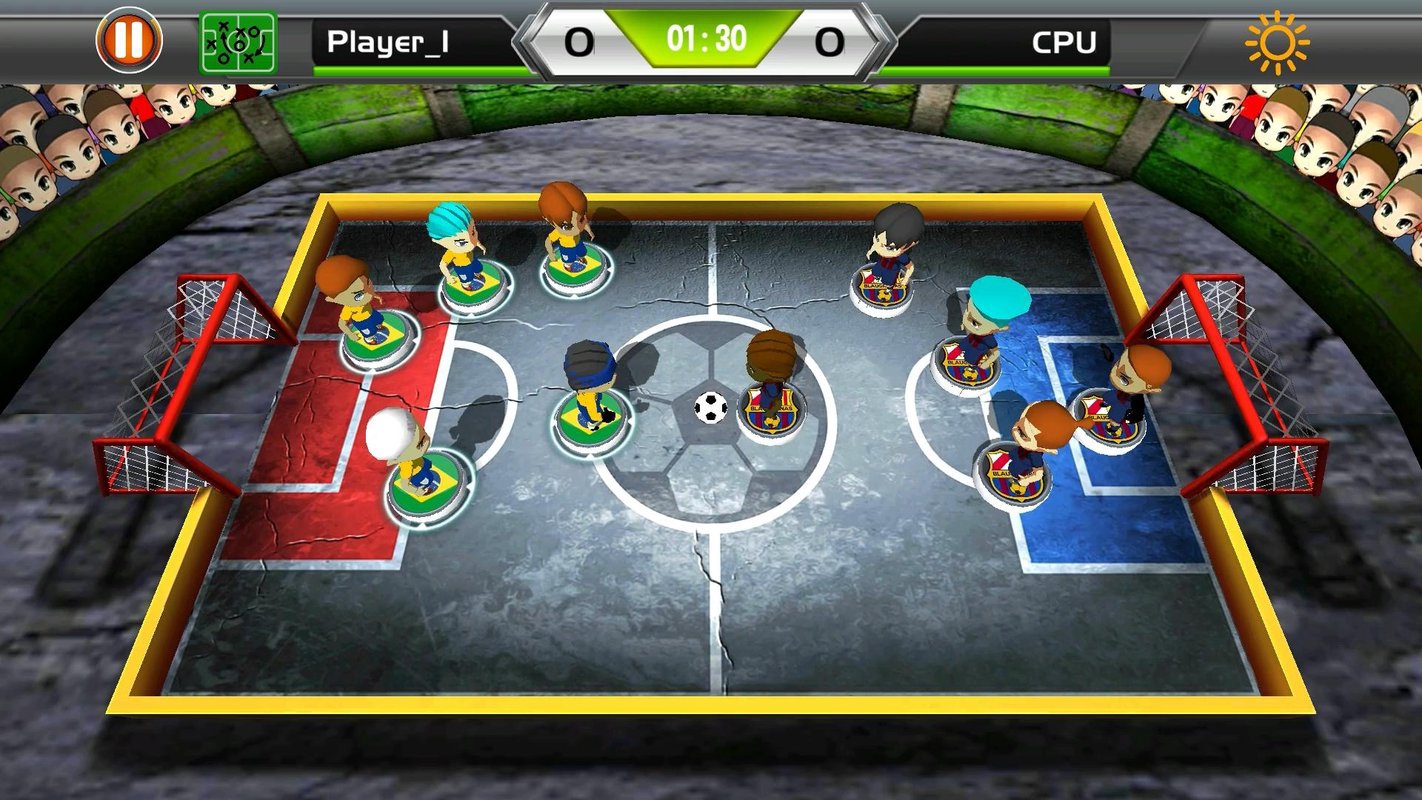Open the green tactics board
Viewport: 1422px width, 800px height.
tap(238, 42)
